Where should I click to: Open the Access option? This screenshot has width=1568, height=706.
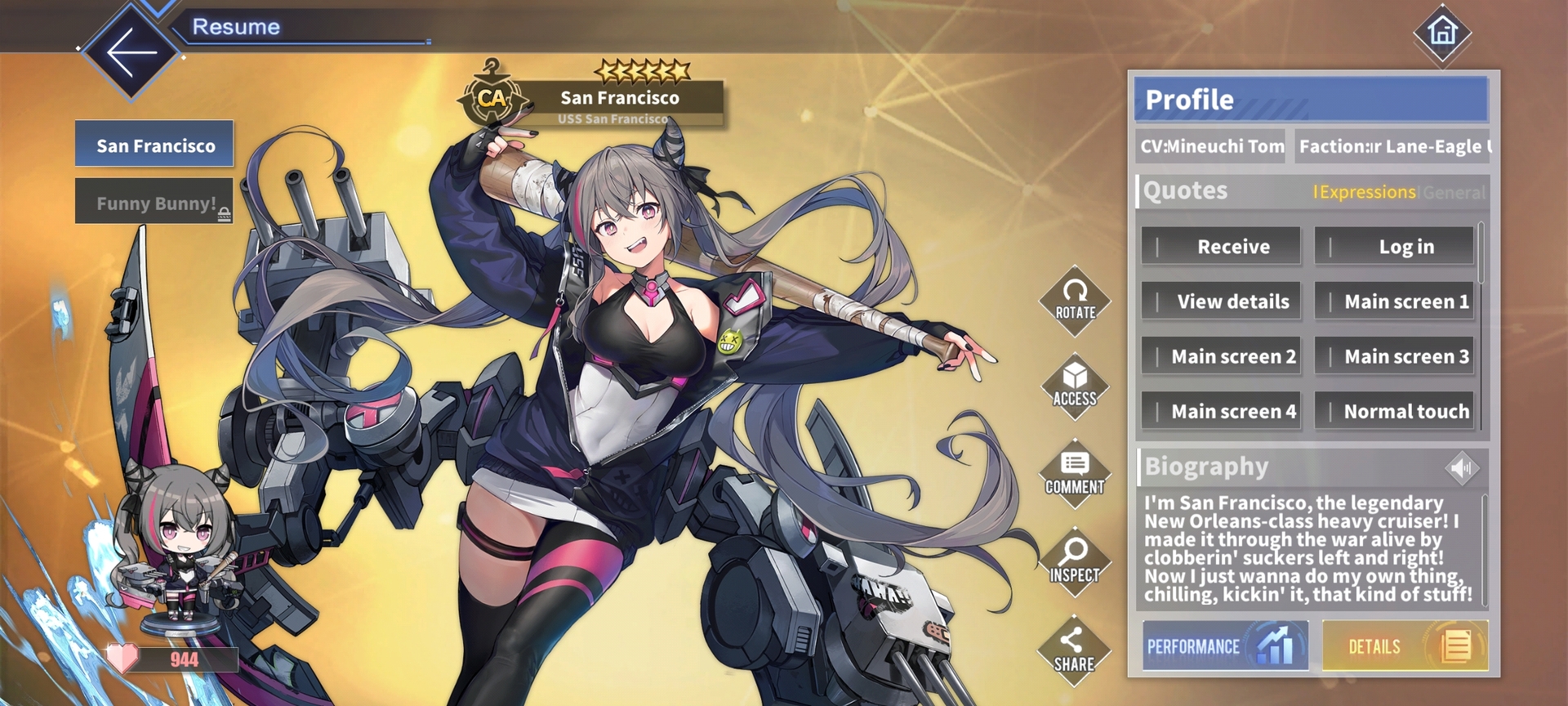pyautogui.click(x=1075, y=387)
